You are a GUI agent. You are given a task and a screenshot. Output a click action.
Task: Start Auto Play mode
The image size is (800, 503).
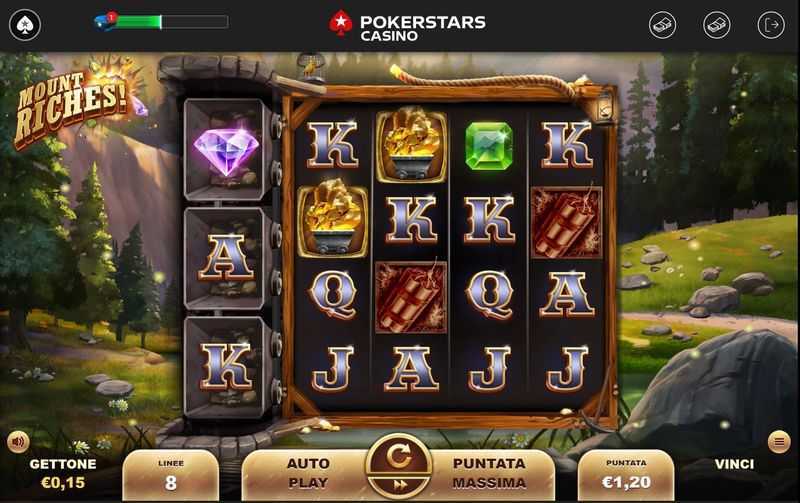[x=307, y=471]
